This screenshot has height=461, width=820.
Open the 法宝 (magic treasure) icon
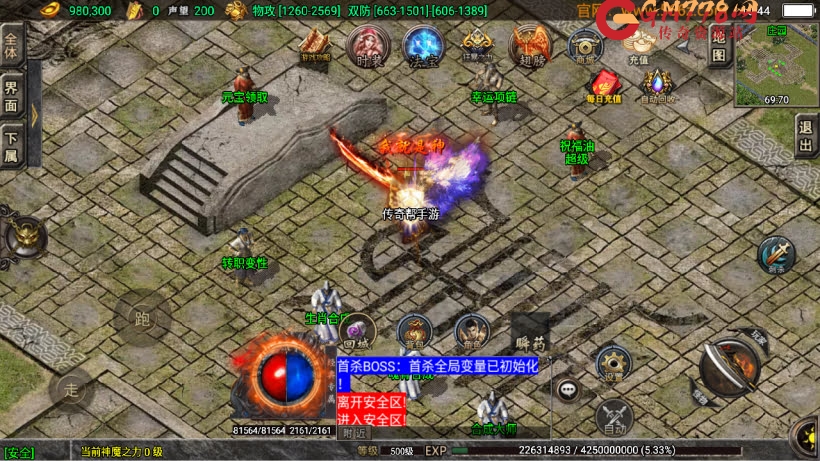point(423,45)
